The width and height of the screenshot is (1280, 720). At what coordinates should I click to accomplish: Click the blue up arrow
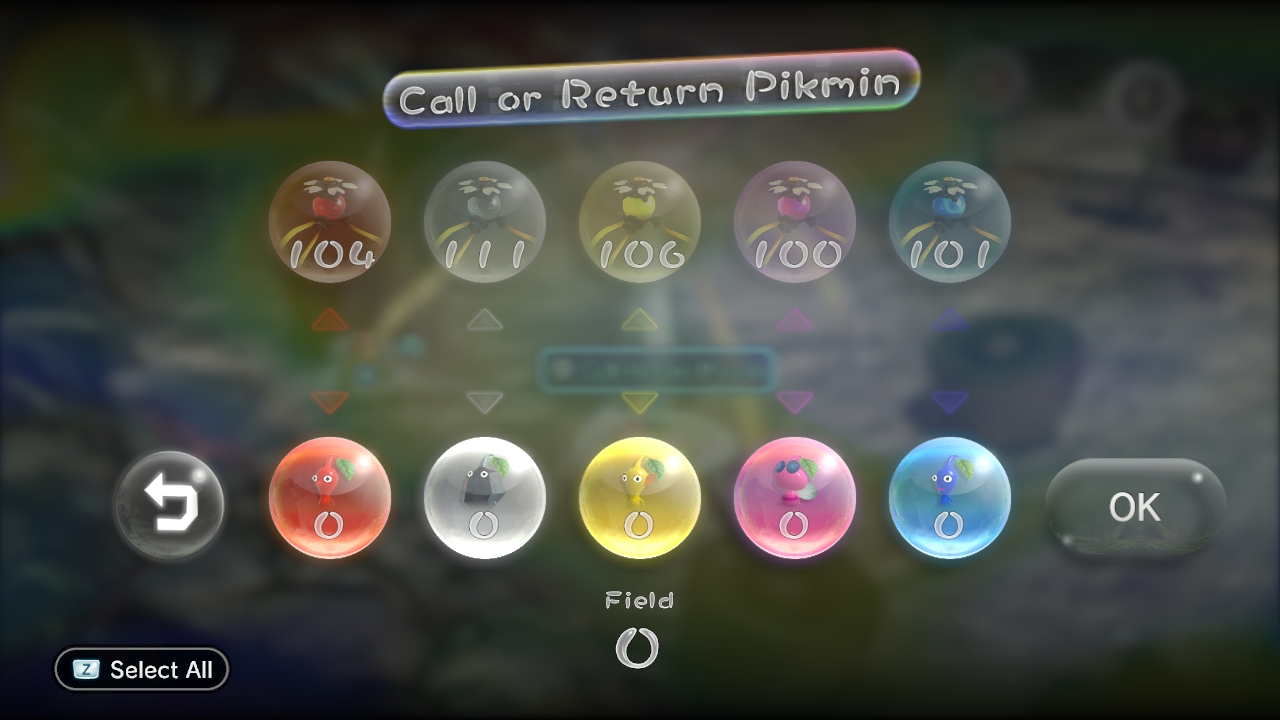[950, 320]
